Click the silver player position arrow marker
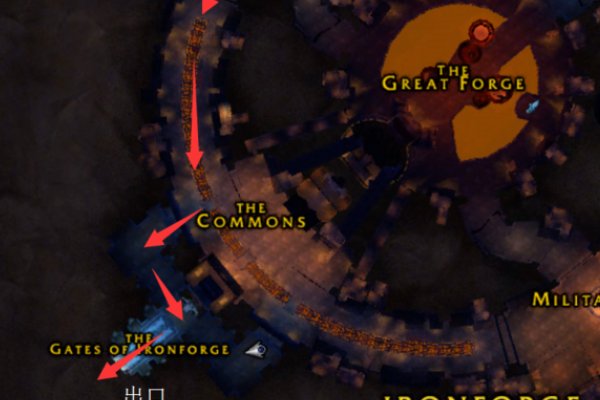This screenshot has height=400, width=600. coord(257,349)
